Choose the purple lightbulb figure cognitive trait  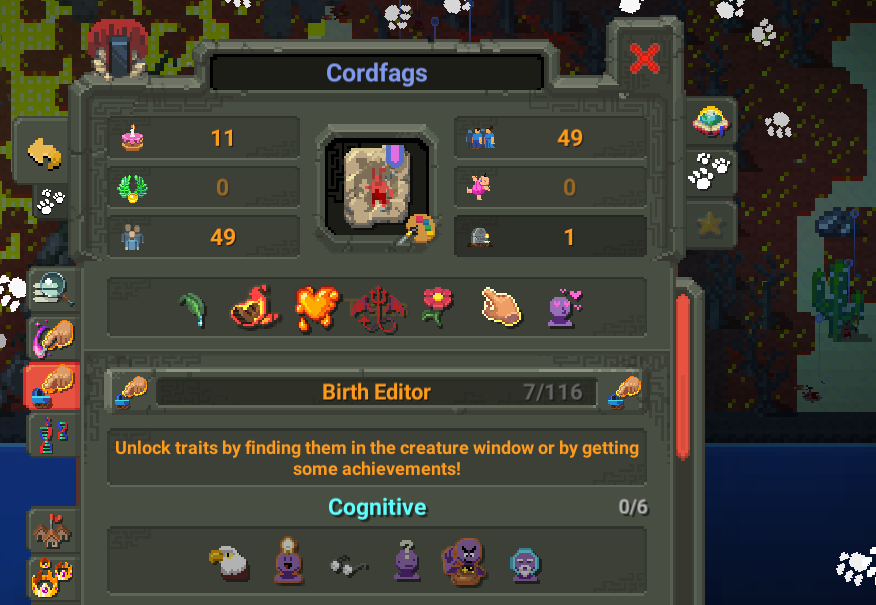(x=288, y=562)
